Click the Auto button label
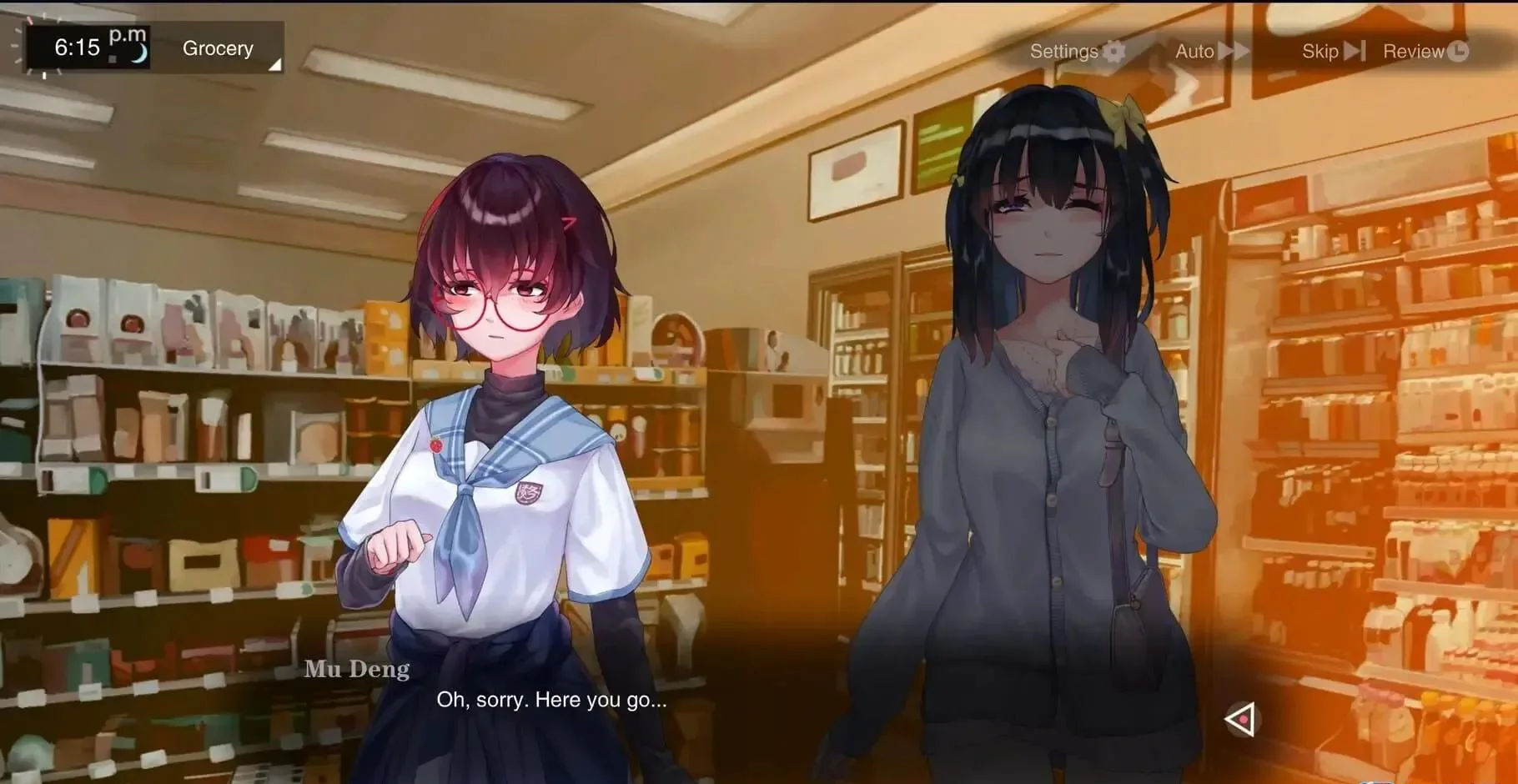This screenshot has width=1518, height=784. point(1194,51)
